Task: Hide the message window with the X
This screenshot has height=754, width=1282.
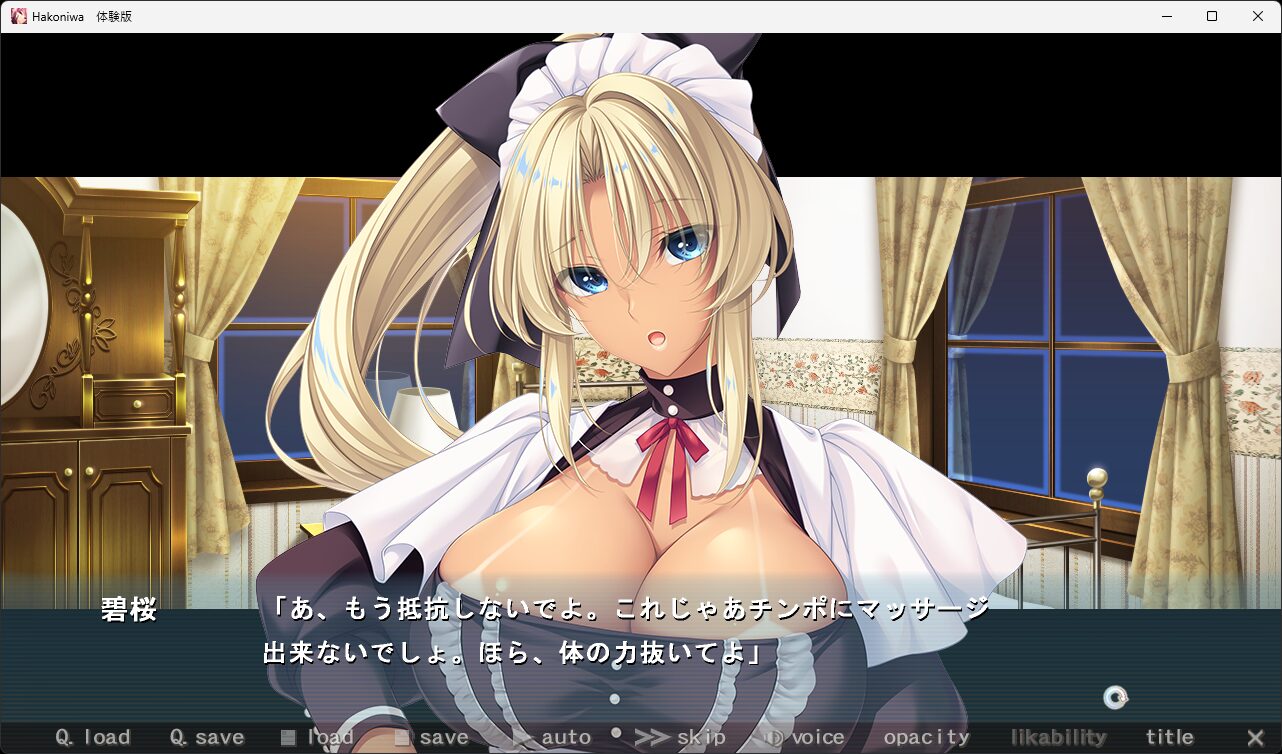Action: (1255, 738)
